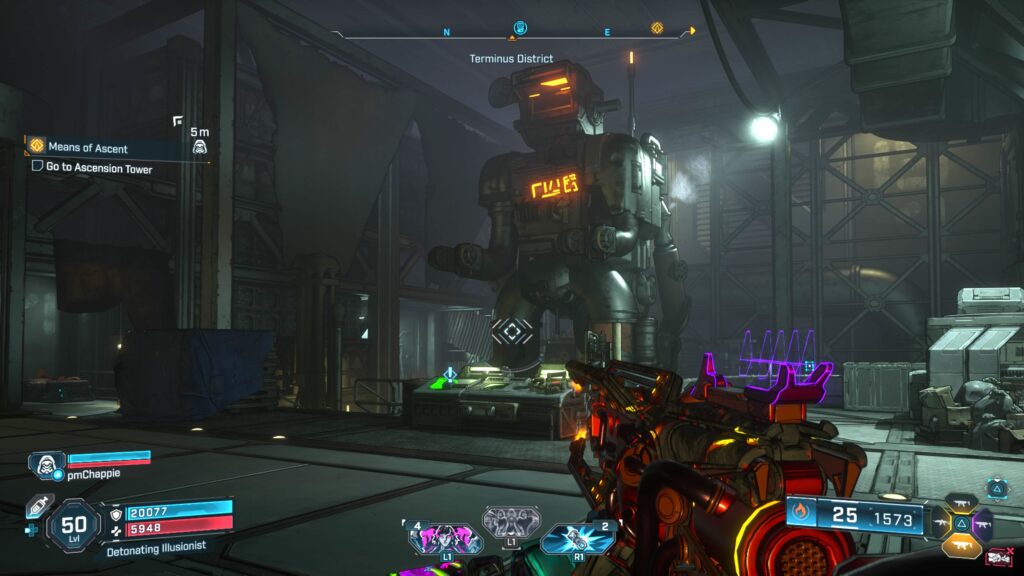Equip the top weapon slot in the selector
This screenshot has width=1024, height=576.
[x=960, y=502]
